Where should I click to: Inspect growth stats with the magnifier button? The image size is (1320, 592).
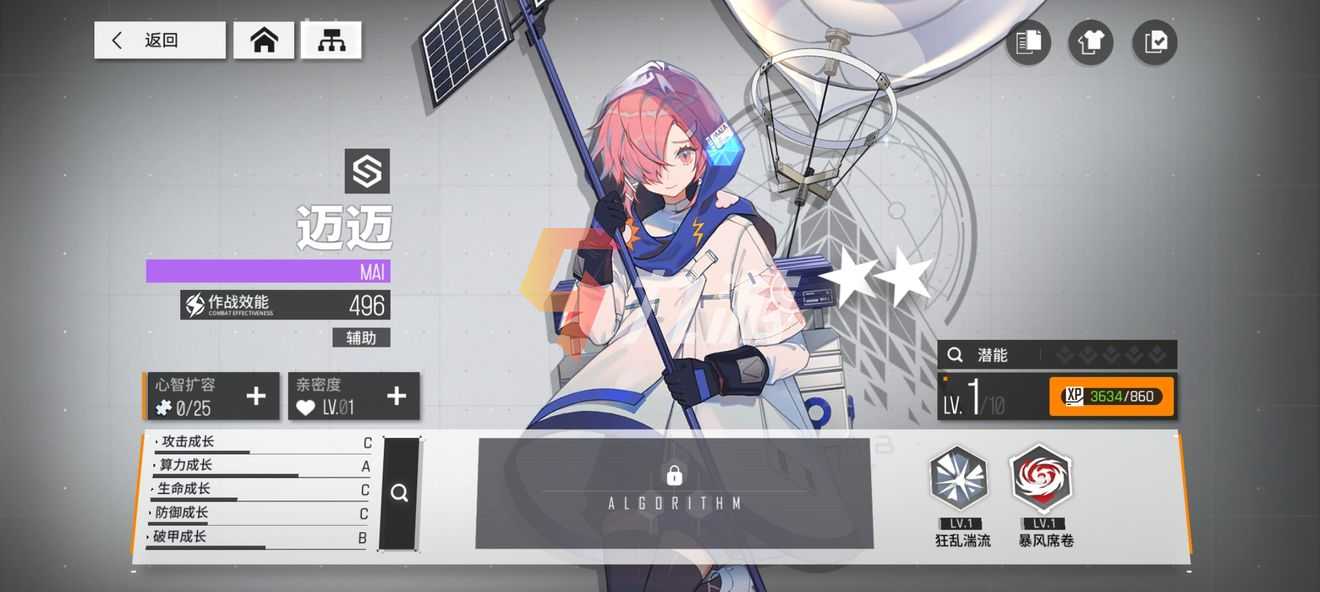pos(399,493)
